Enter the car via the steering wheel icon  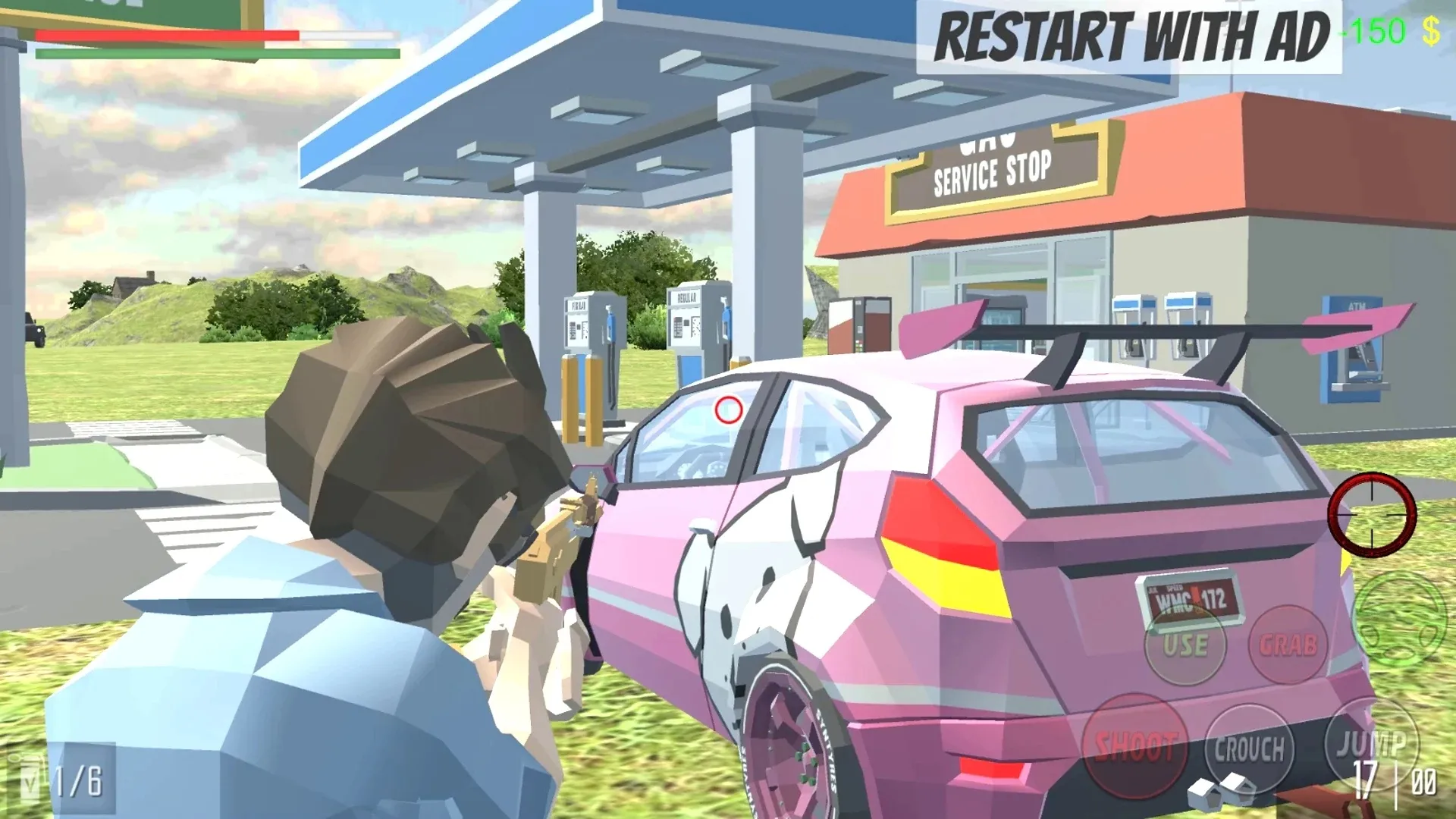pyautogui.click(x=1398, y=620)
